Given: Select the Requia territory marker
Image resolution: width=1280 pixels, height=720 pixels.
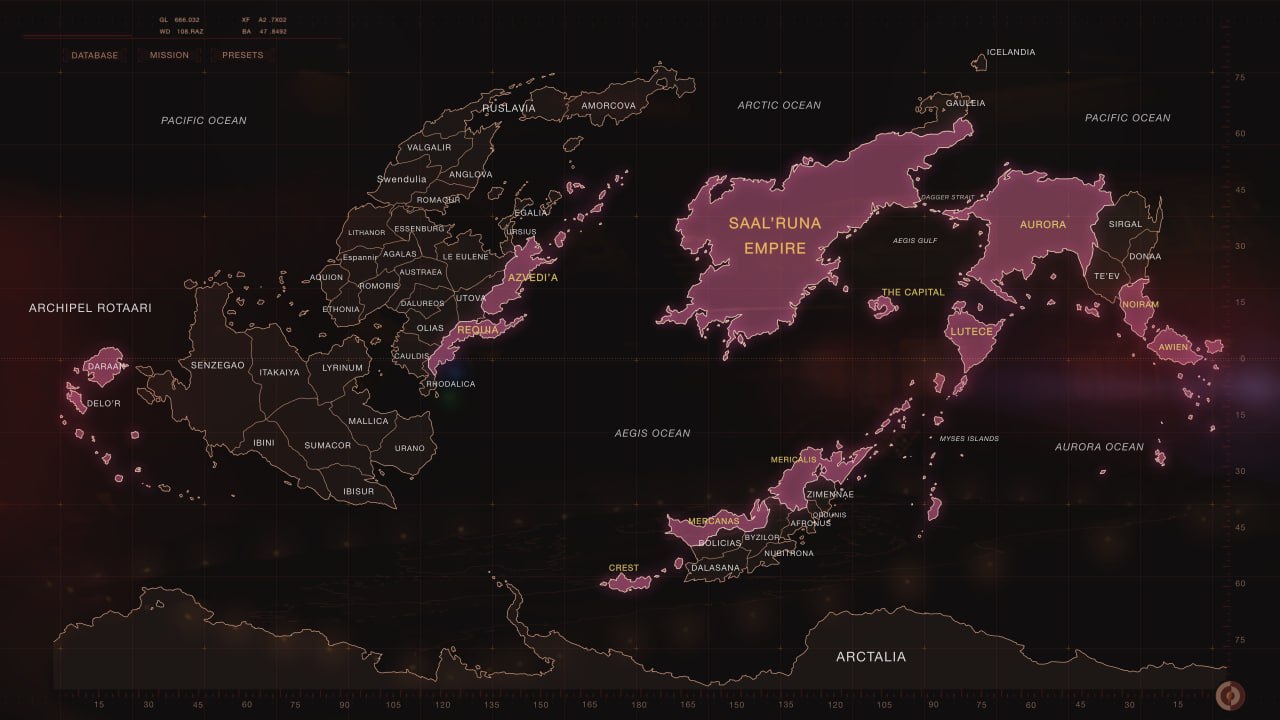Looking at the screenshot, I should coord(477,328).
